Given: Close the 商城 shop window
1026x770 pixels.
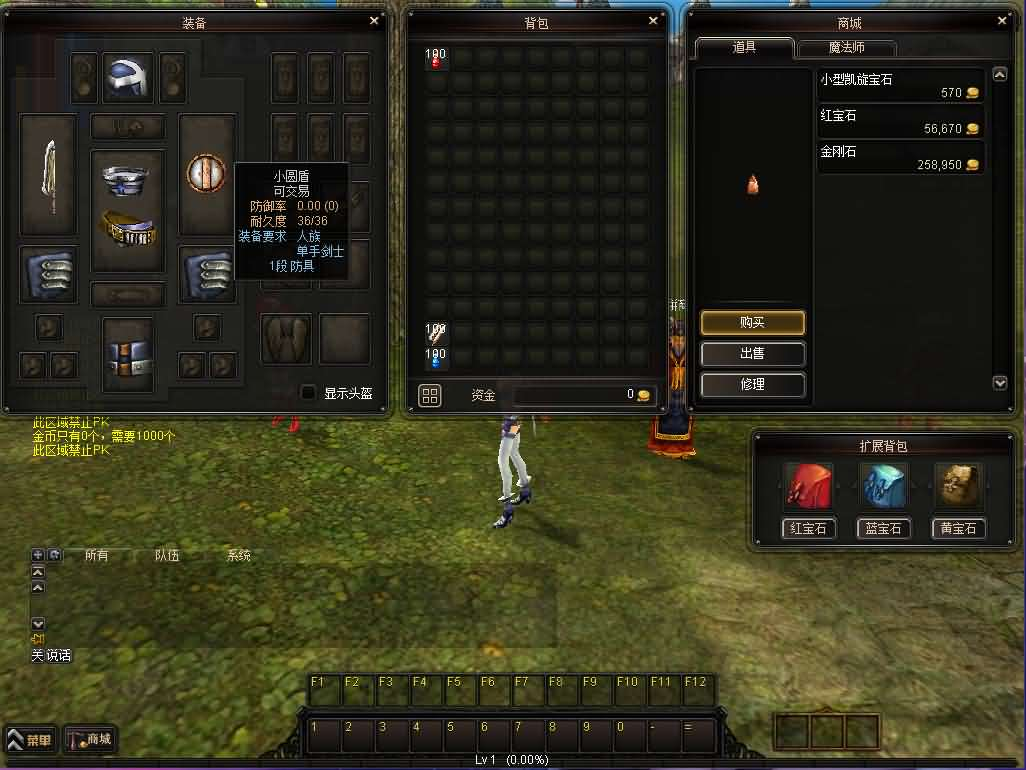Looking at the screenshot, I should 1003,20.
